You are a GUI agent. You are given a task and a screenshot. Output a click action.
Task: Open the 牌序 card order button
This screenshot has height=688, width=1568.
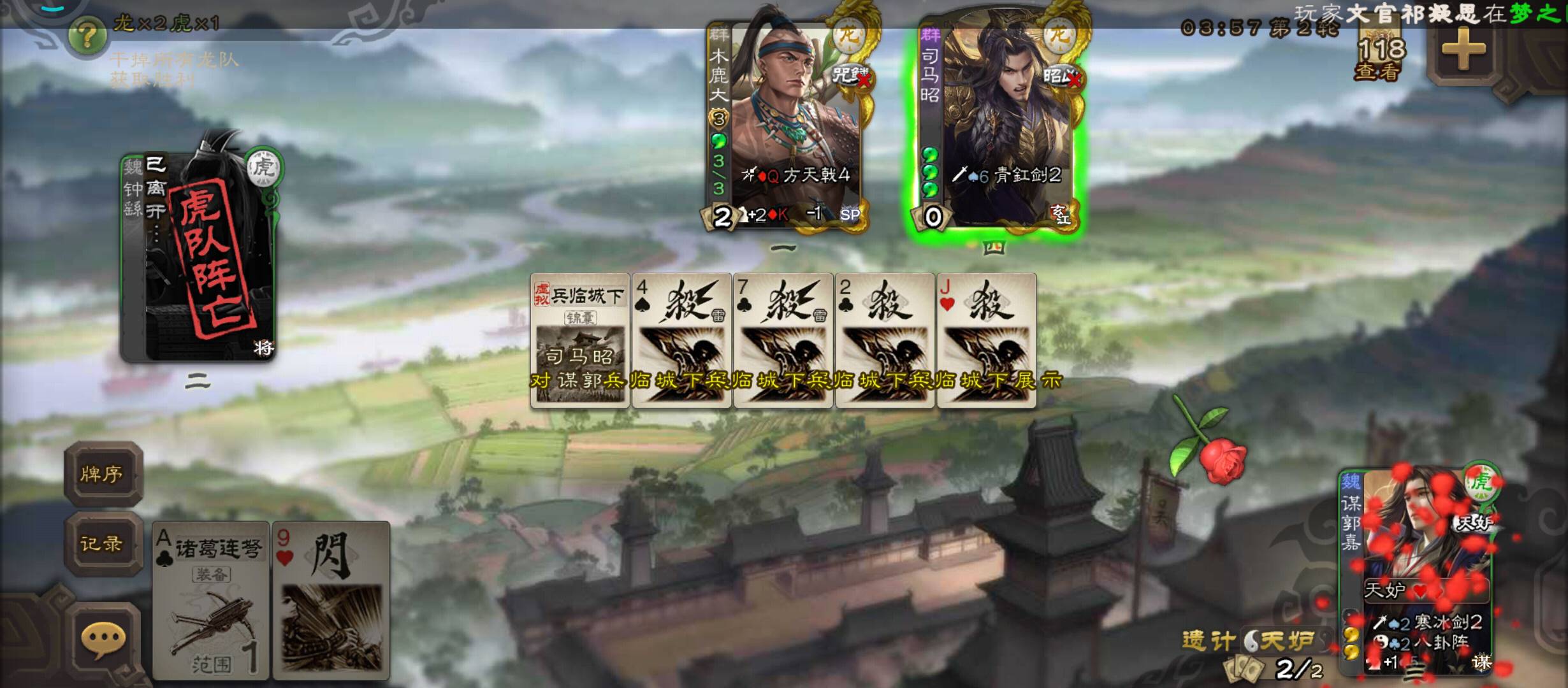tap(102, 474)
